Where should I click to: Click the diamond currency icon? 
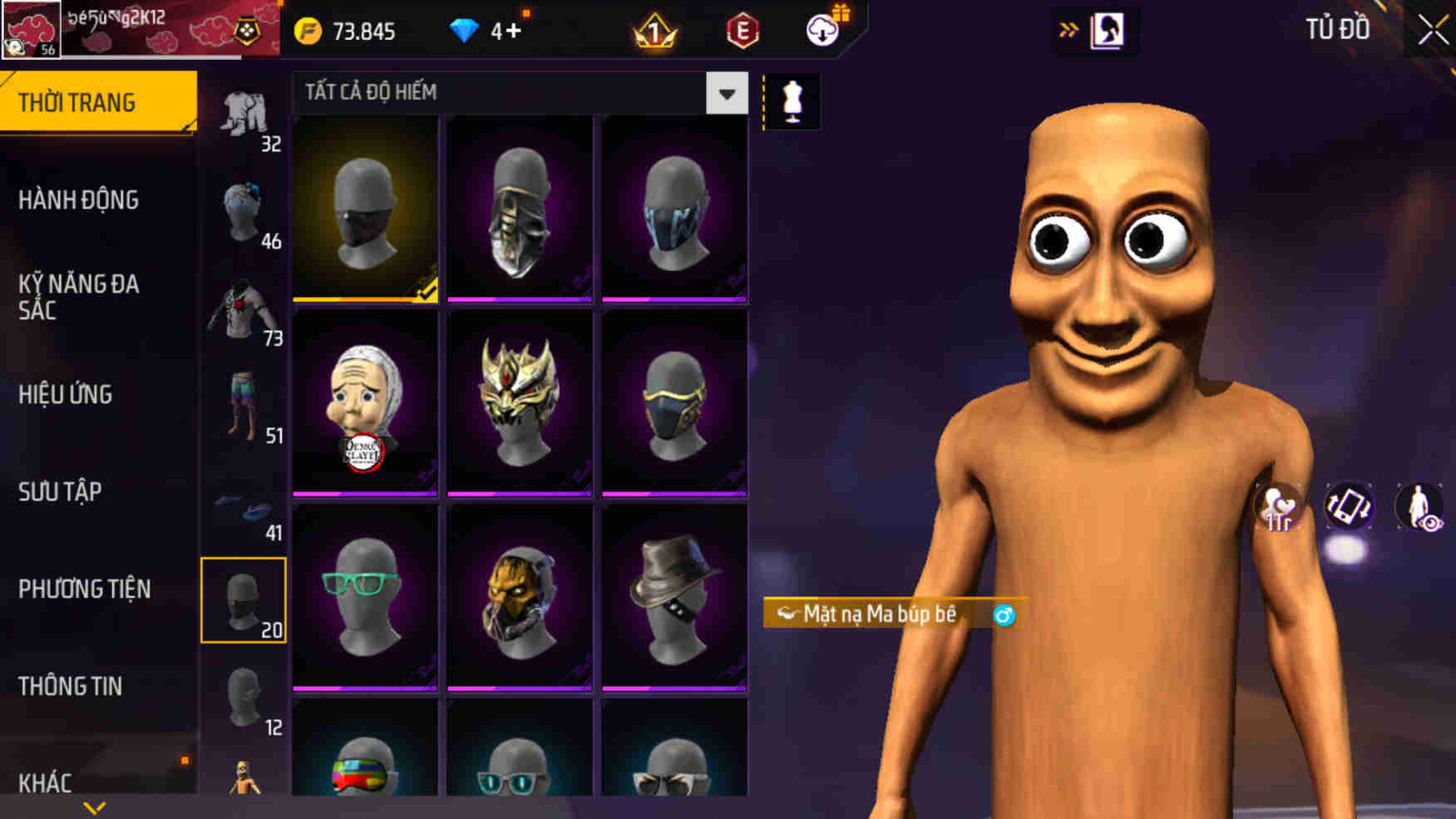[x=463, y=31]
